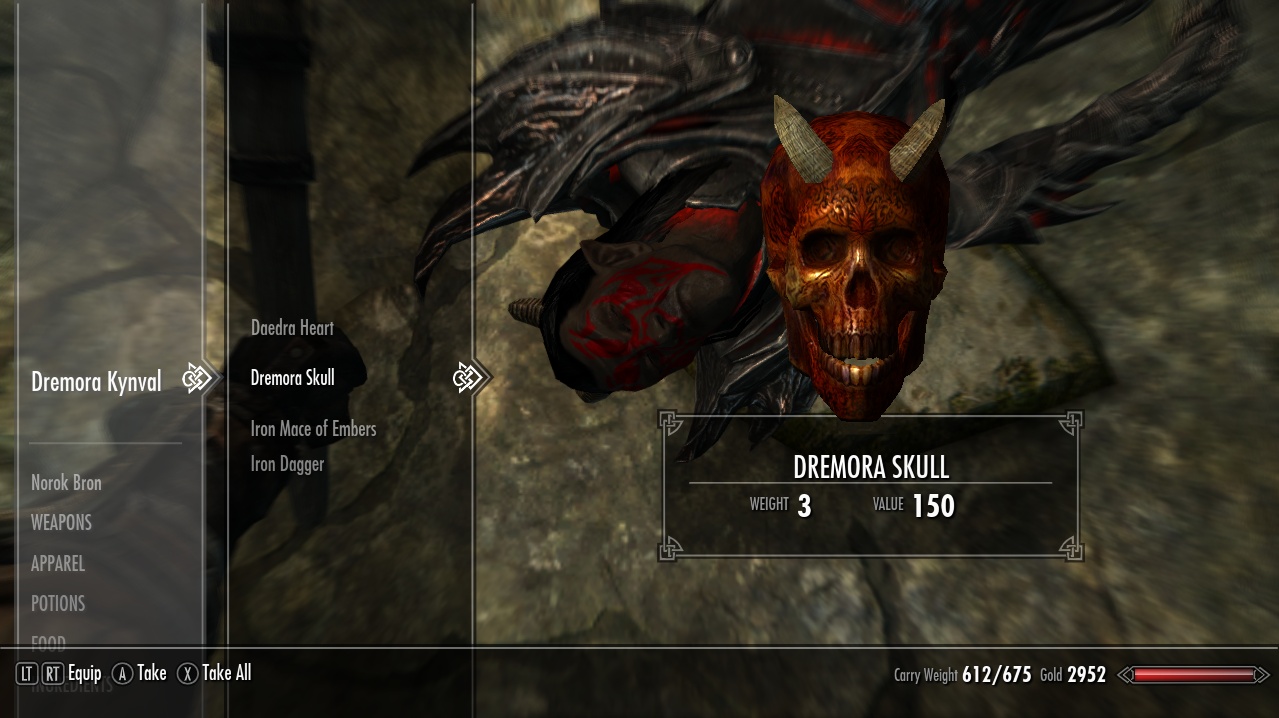The image size is (1279, 718).
Task: Switch to Norok Bron's inventory
Action: point(66,483)
